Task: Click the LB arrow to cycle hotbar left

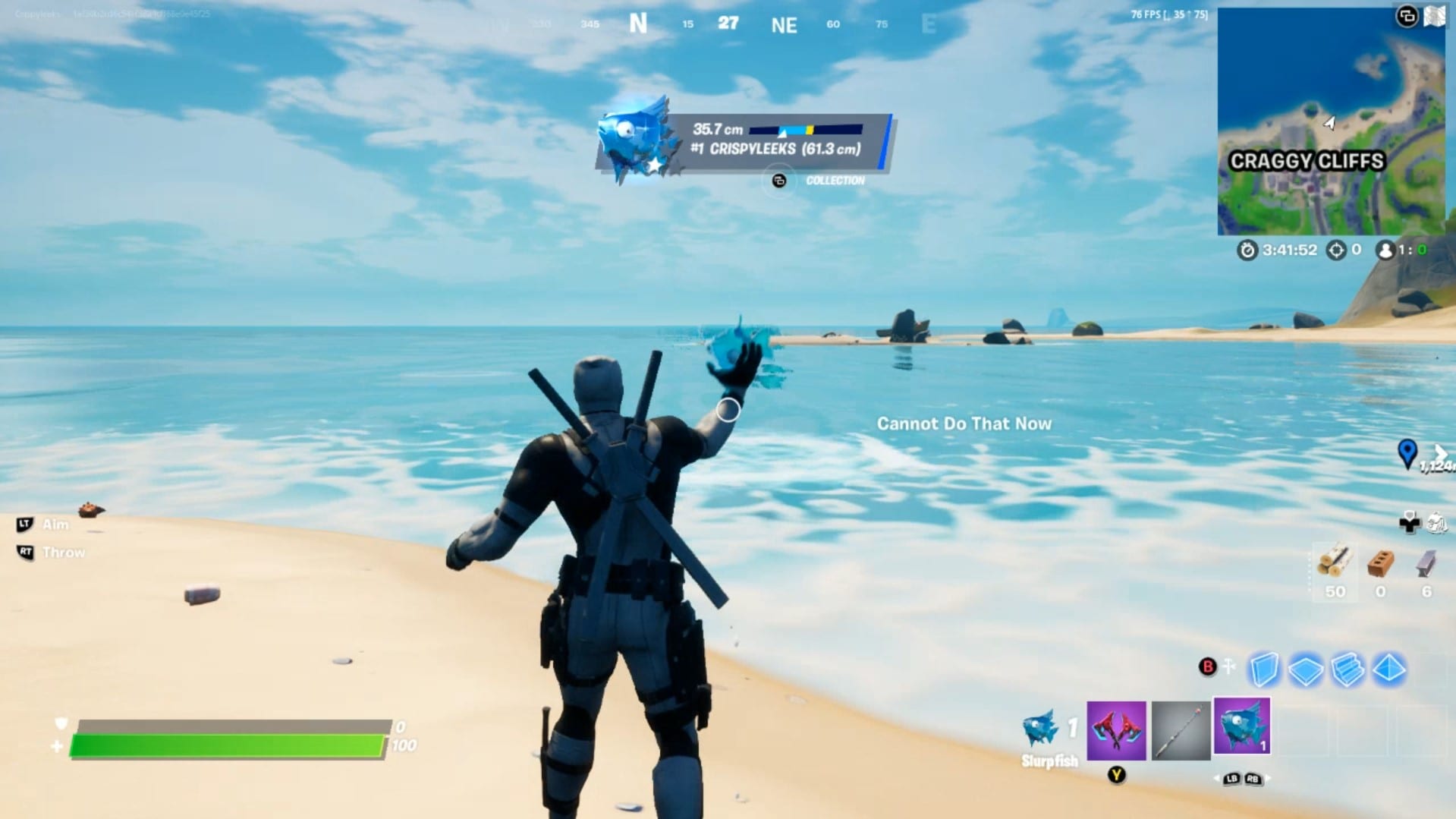Action: (1231, 779)
